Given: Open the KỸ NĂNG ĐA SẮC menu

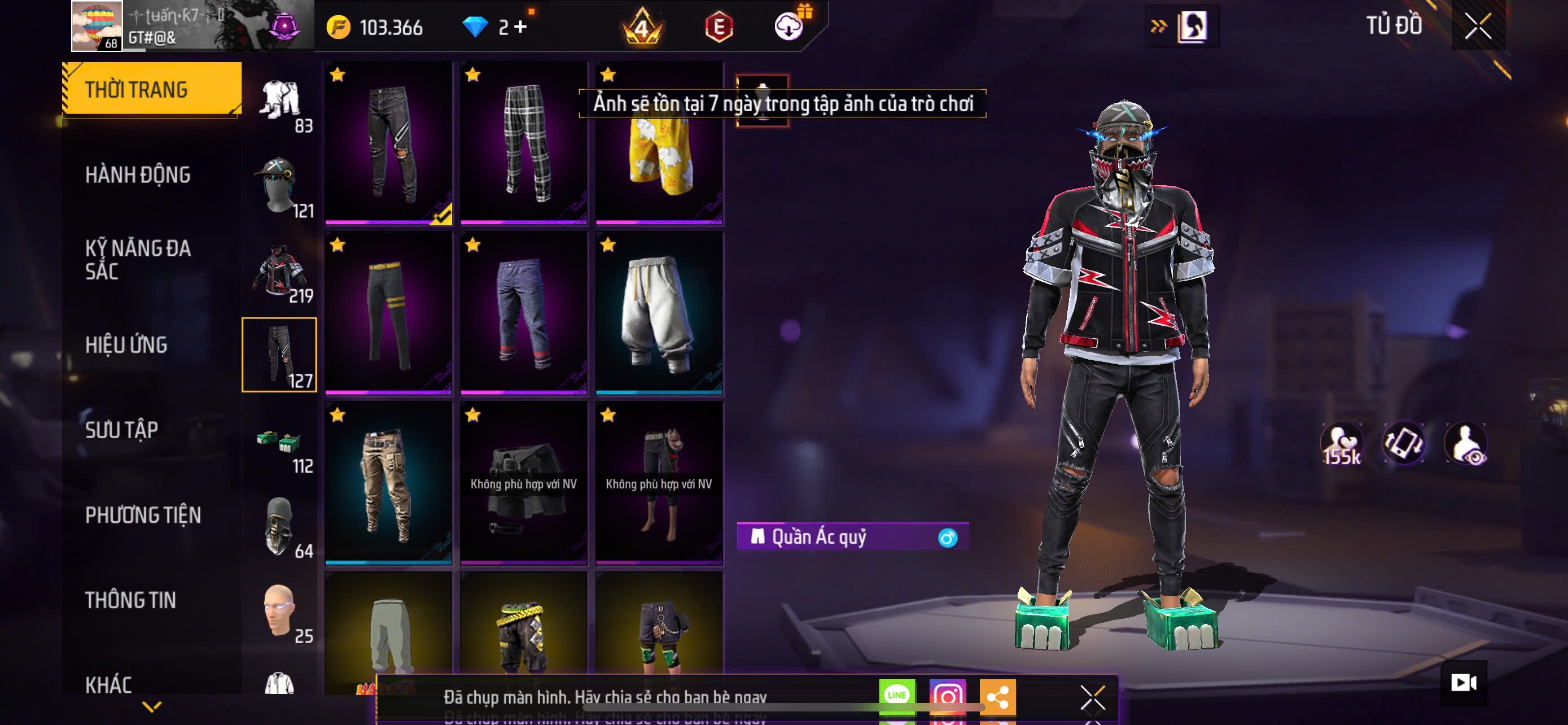Looking at the screenshot, I should tap(138, 260).
